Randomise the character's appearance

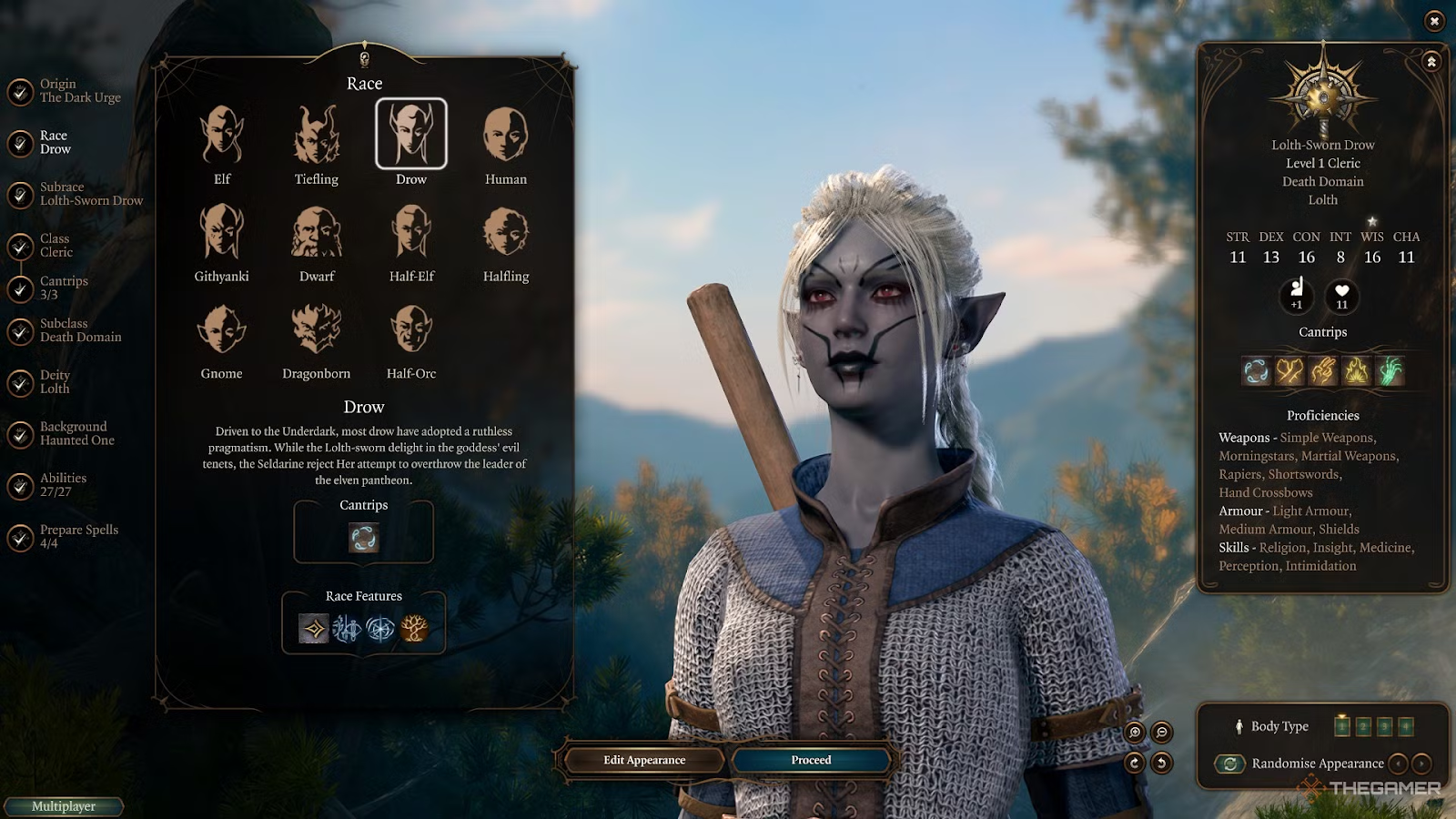(1230, 763)
